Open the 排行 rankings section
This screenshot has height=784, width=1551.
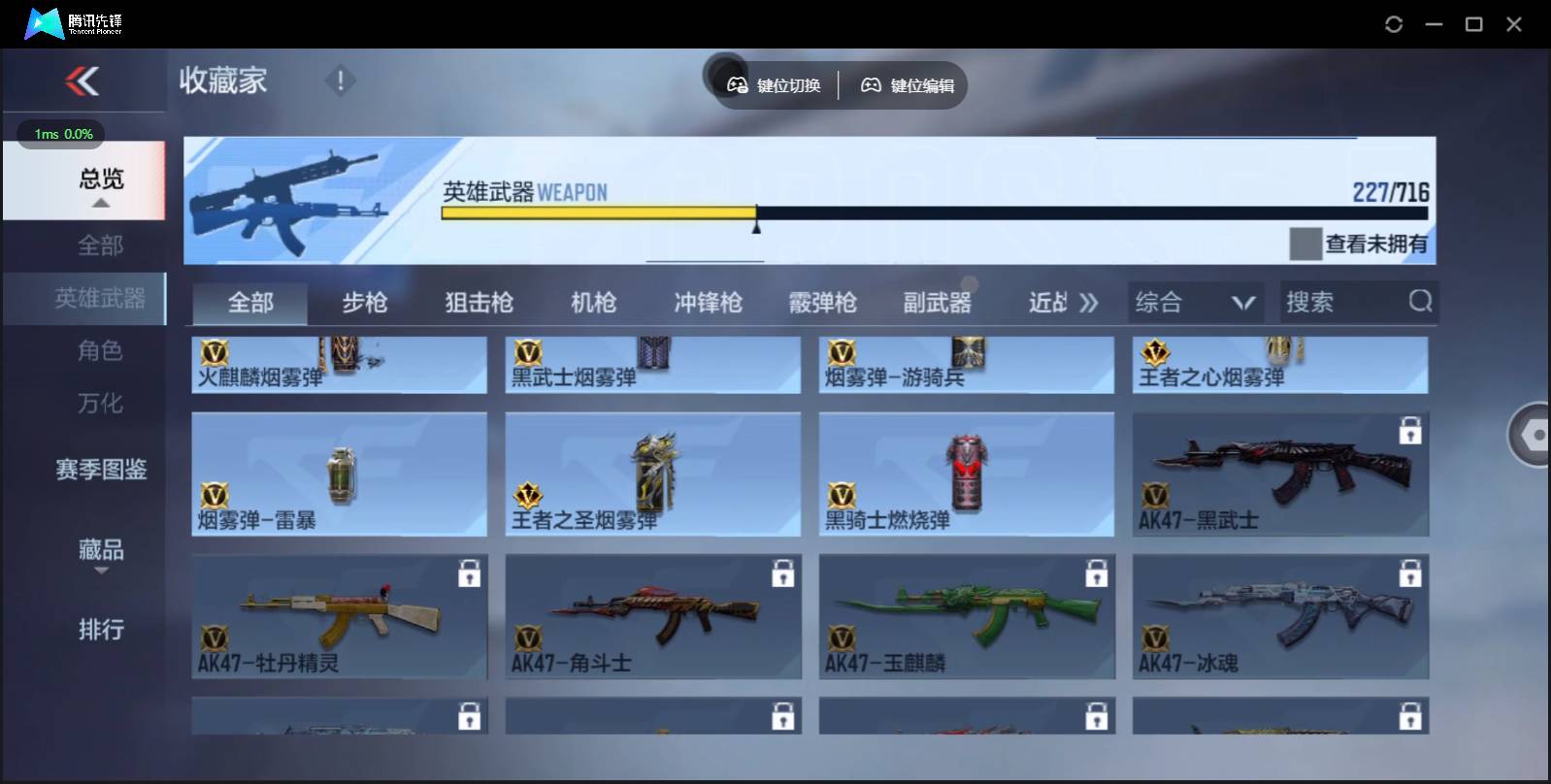pyautogui.click(x=101, y=631)
